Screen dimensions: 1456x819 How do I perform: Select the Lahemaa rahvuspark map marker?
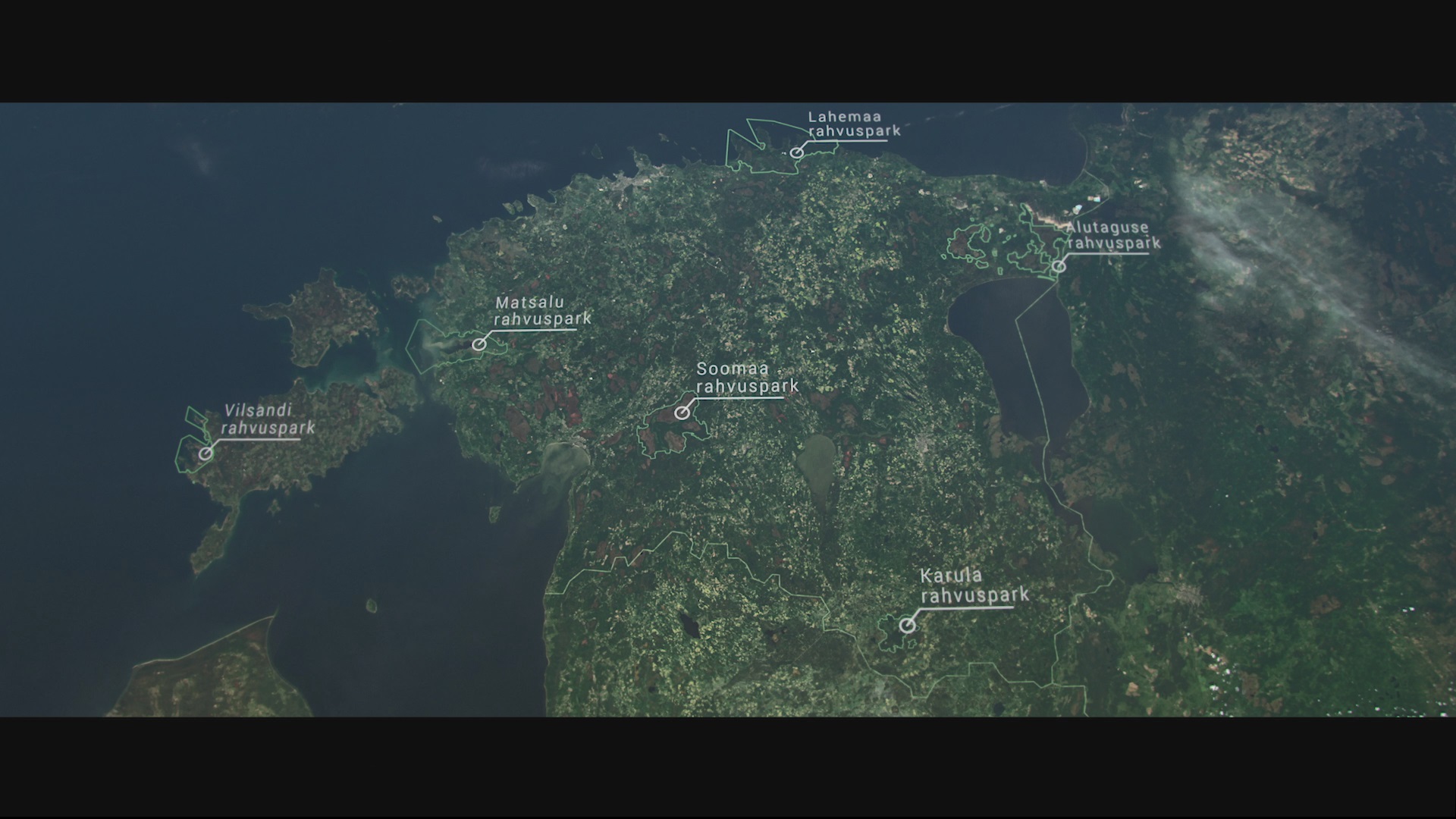[796, 152]
